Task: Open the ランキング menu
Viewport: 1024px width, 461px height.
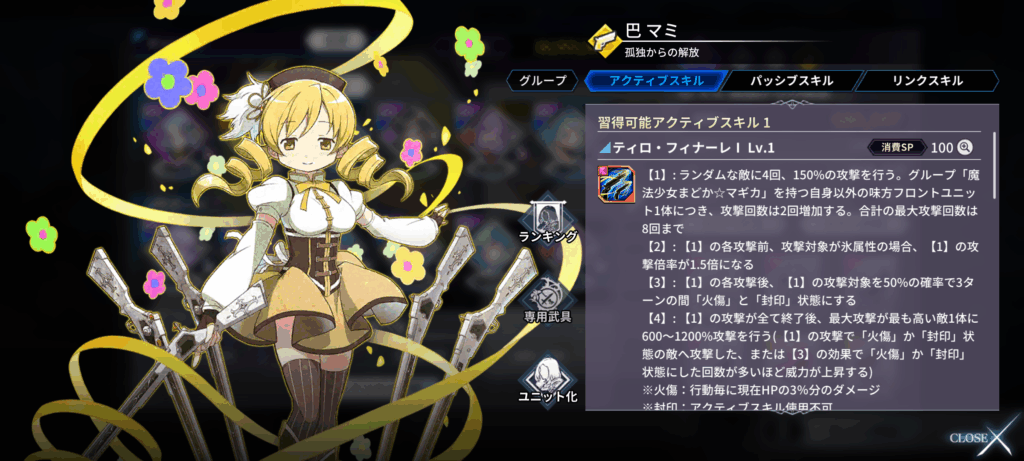Action: pyautogui.click(x=549, y=220)
